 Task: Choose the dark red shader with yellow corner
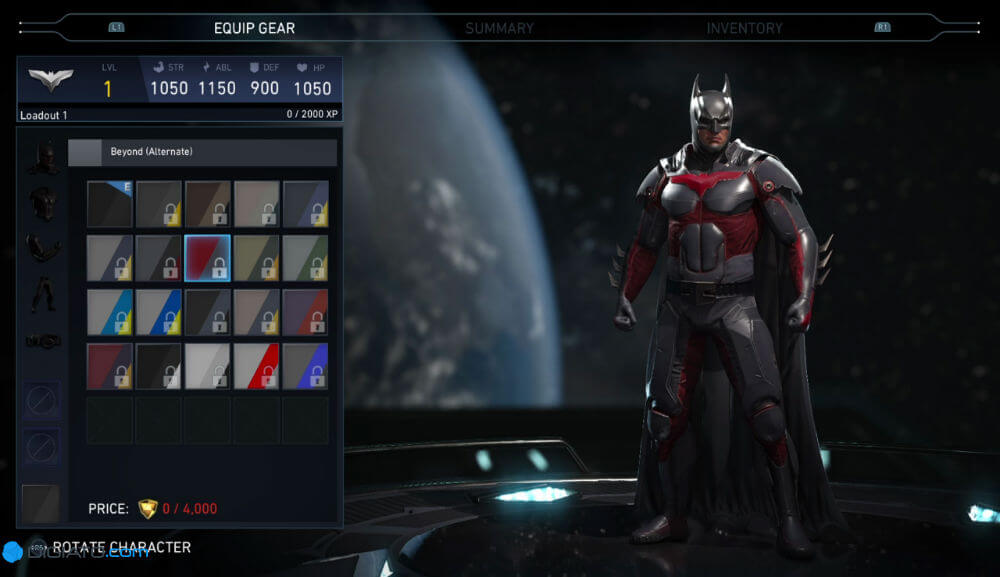[110, 366]
